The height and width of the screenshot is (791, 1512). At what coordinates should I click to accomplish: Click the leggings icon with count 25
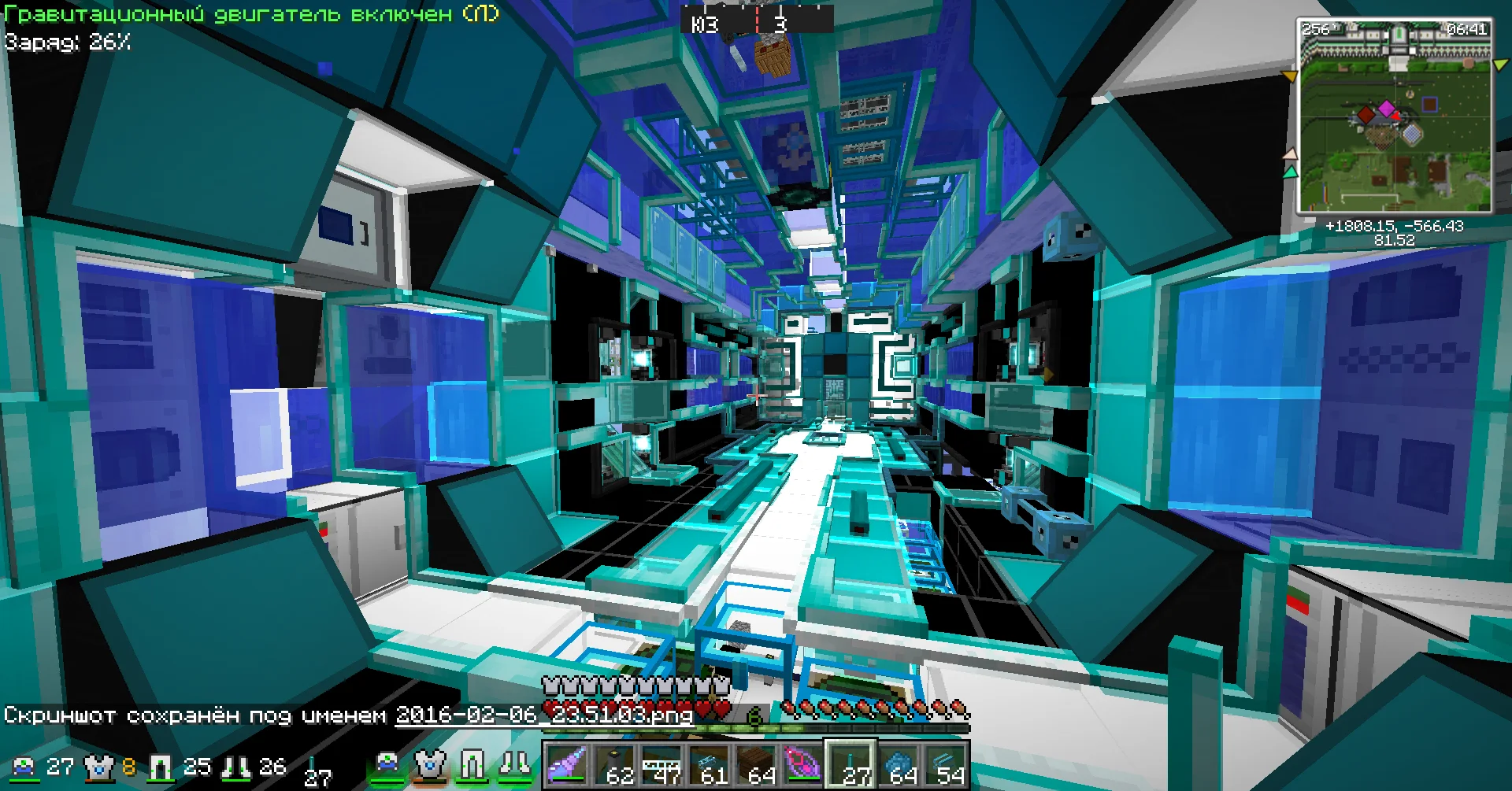[161, 766]
